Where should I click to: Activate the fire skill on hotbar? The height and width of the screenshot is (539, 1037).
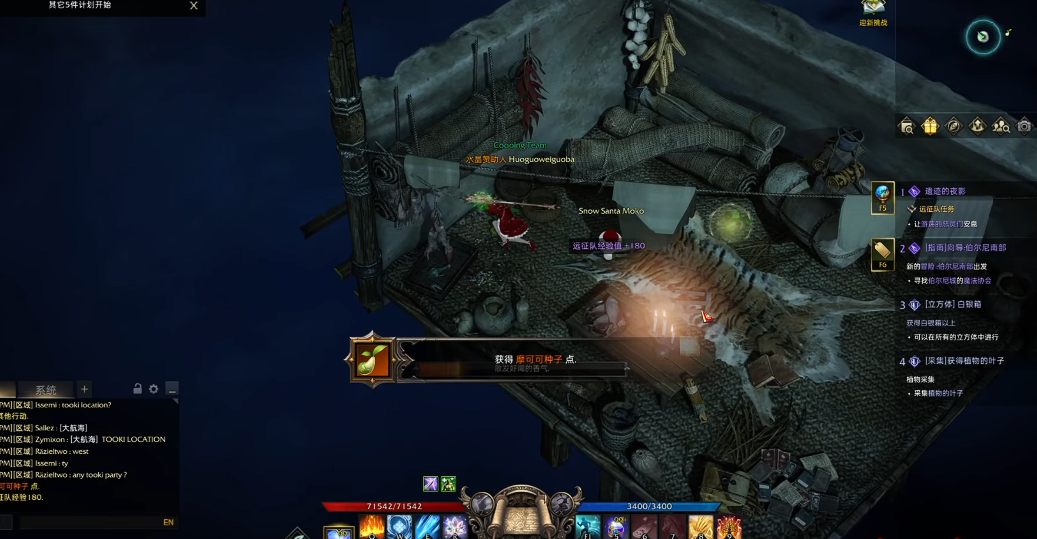(372, 527)
